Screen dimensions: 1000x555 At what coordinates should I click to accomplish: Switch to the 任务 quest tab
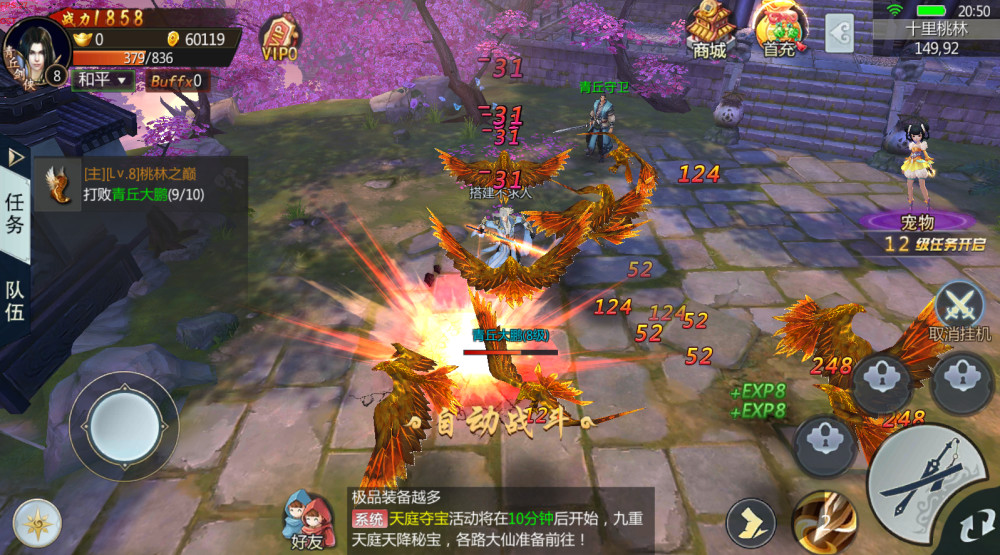[x=15, y=212]
